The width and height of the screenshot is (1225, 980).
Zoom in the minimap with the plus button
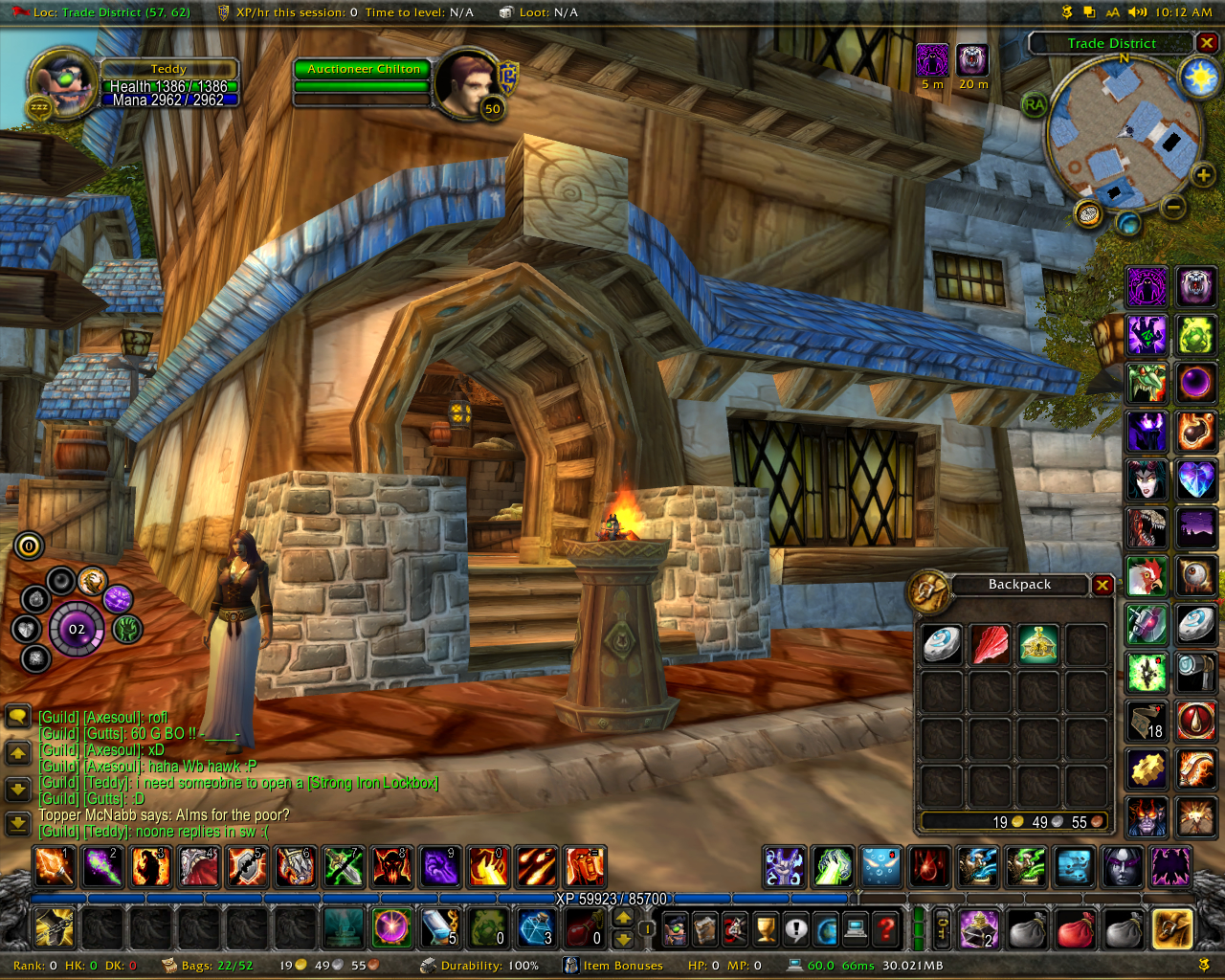1203,174
